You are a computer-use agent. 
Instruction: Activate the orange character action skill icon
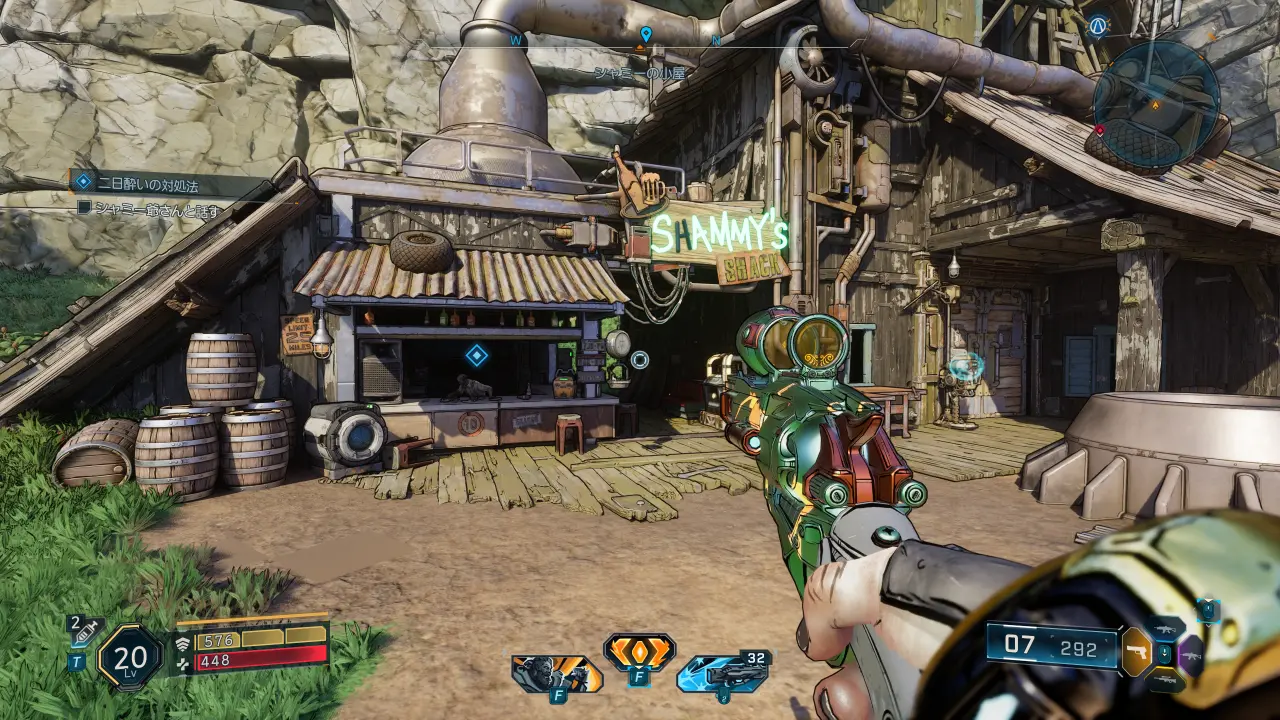point(557,674)
